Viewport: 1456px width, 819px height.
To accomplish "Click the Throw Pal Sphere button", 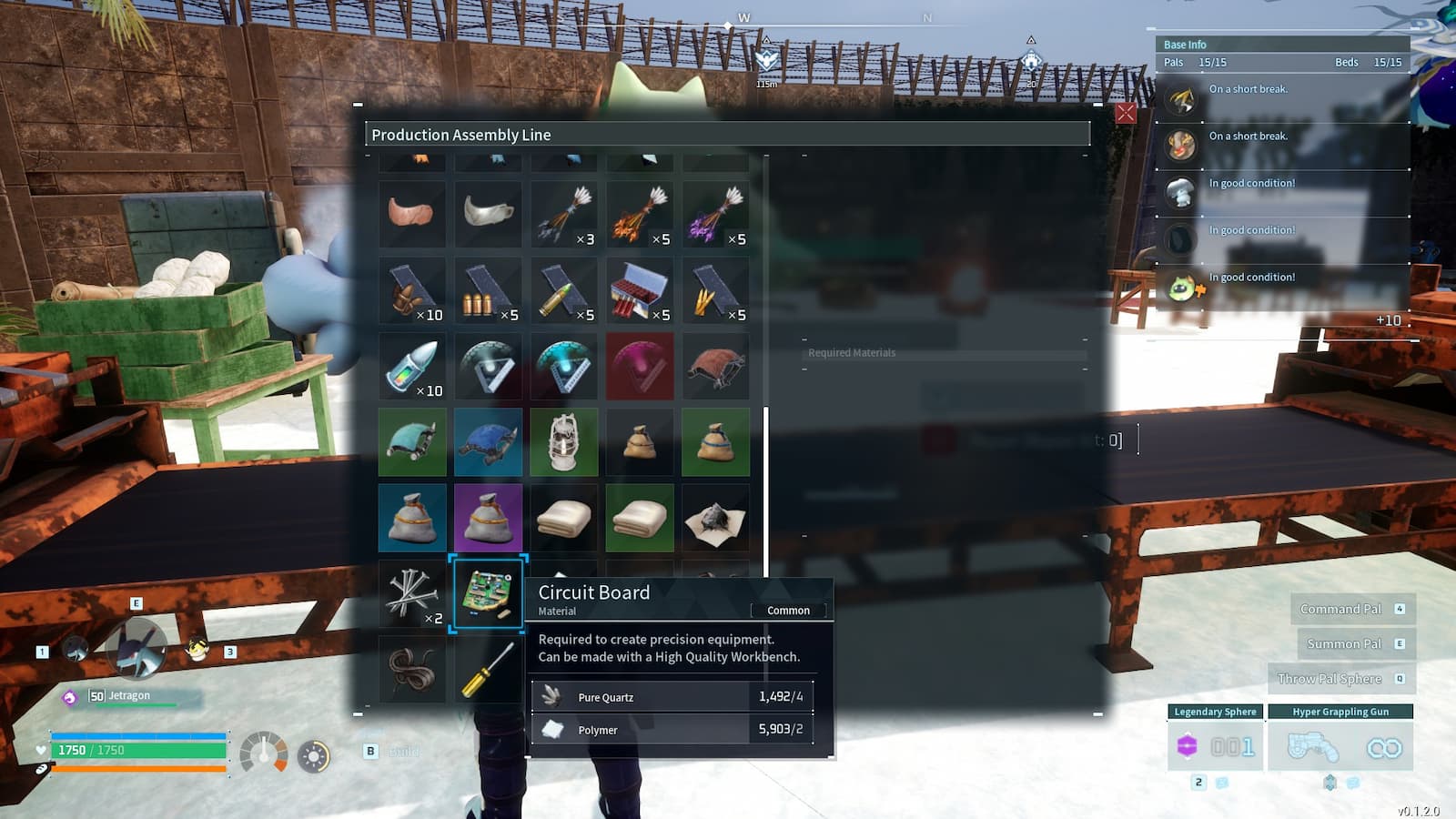I will pos(1342,678).
